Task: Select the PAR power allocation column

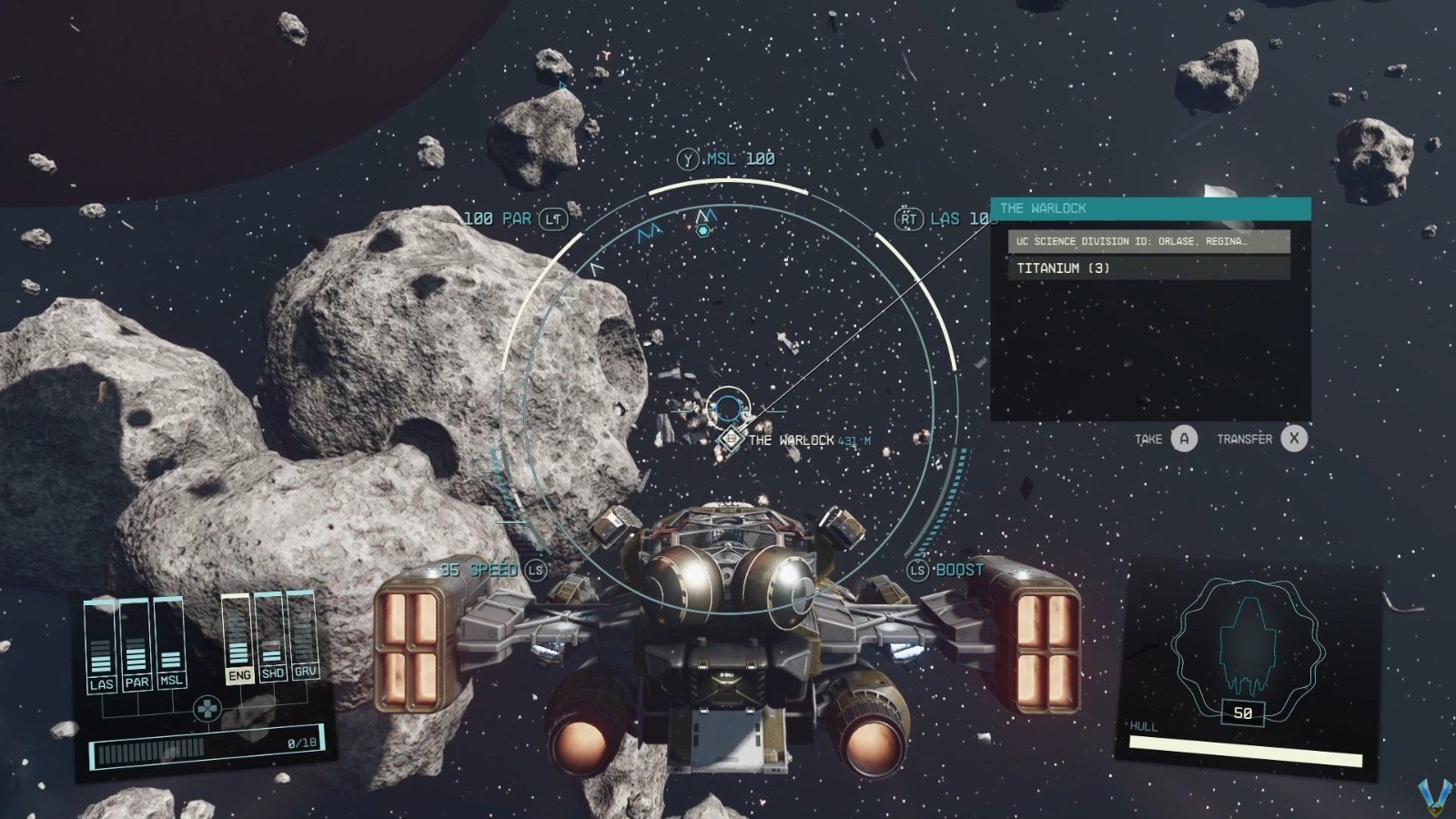Action: (x=136, y=646)
